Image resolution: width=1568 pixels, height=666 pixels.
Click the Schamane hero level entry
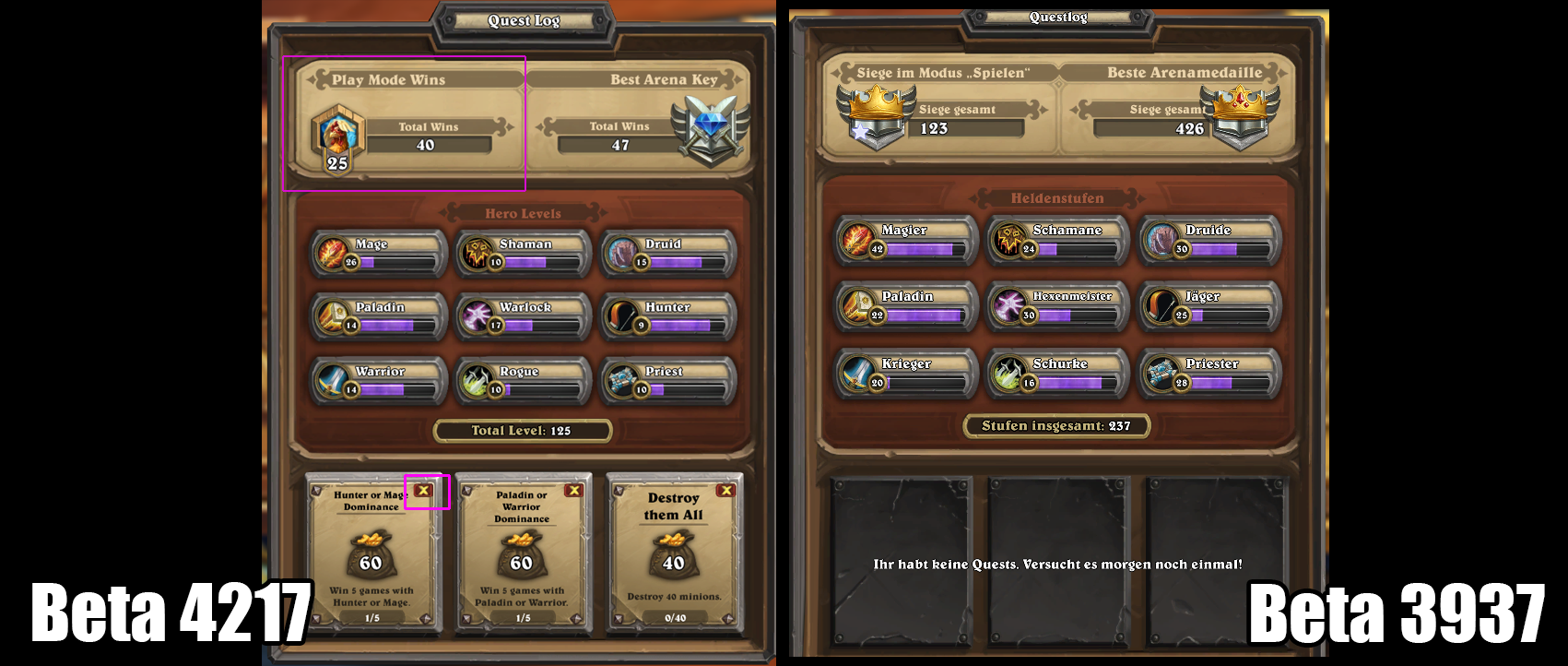[x=1058, y=240]
